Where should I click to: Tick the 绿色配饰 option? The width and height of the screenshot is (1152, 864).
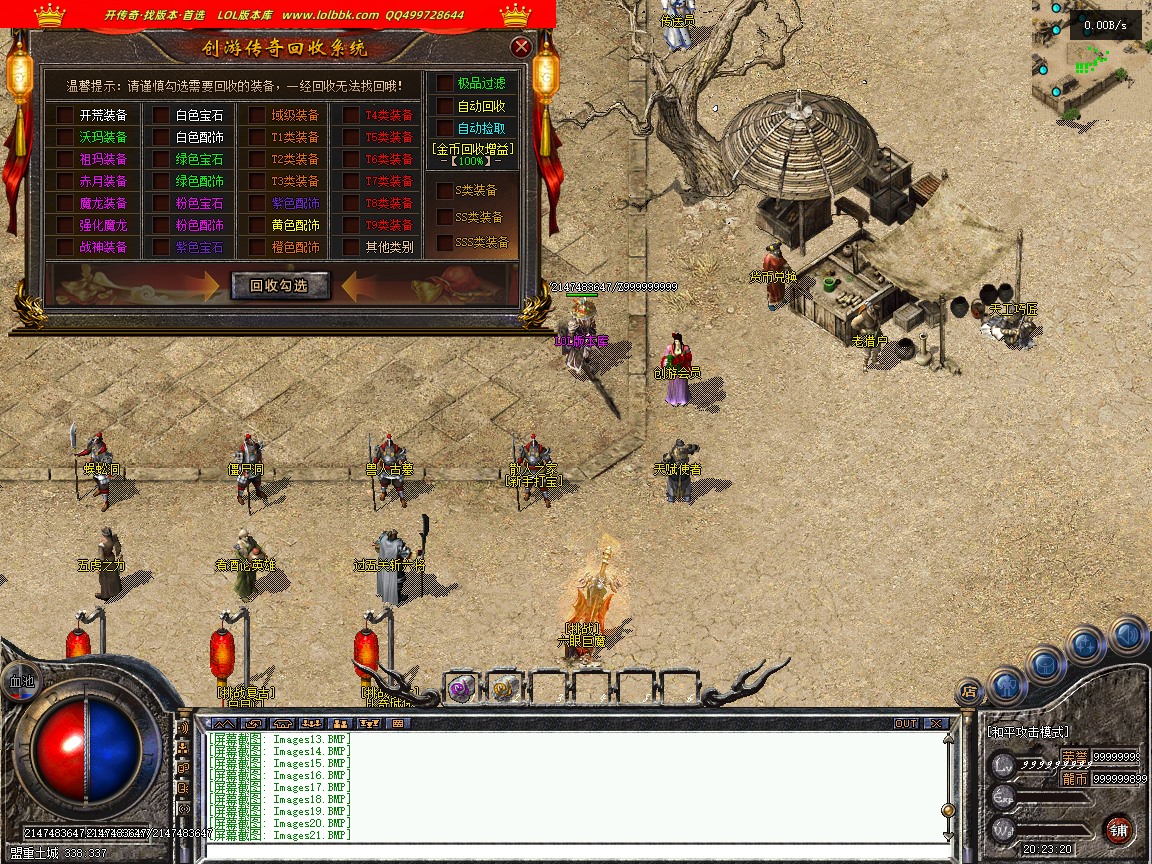click(x=161, y=181)
